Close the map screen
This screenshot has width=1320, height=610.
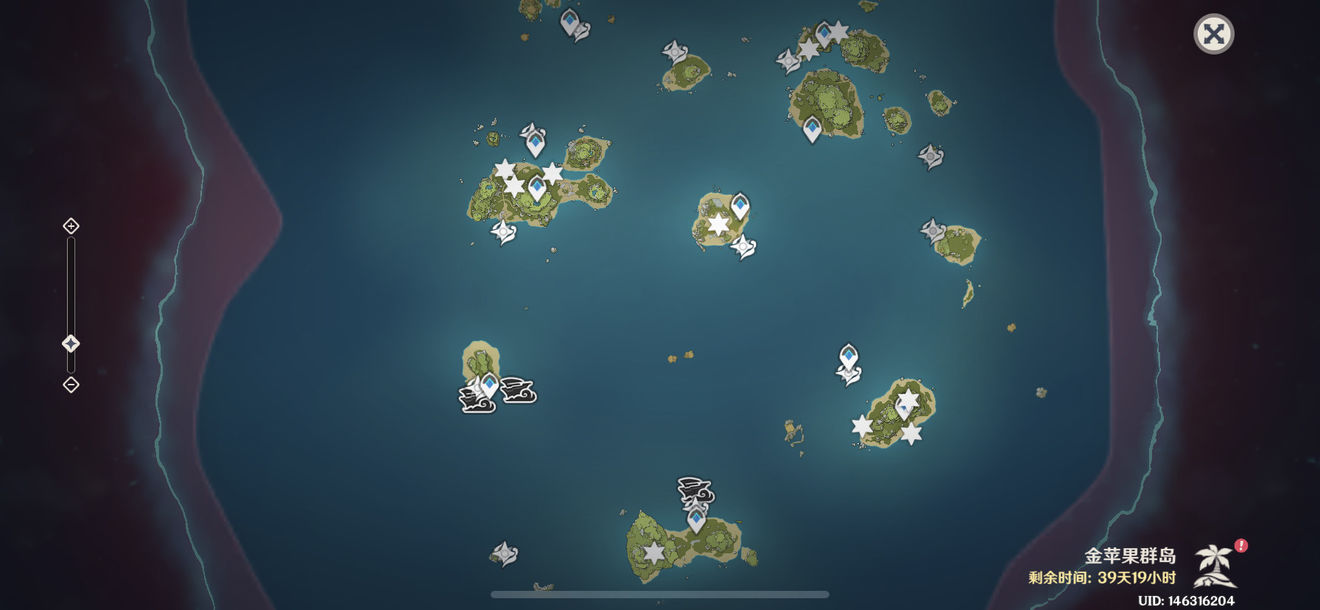[1213, 34]
